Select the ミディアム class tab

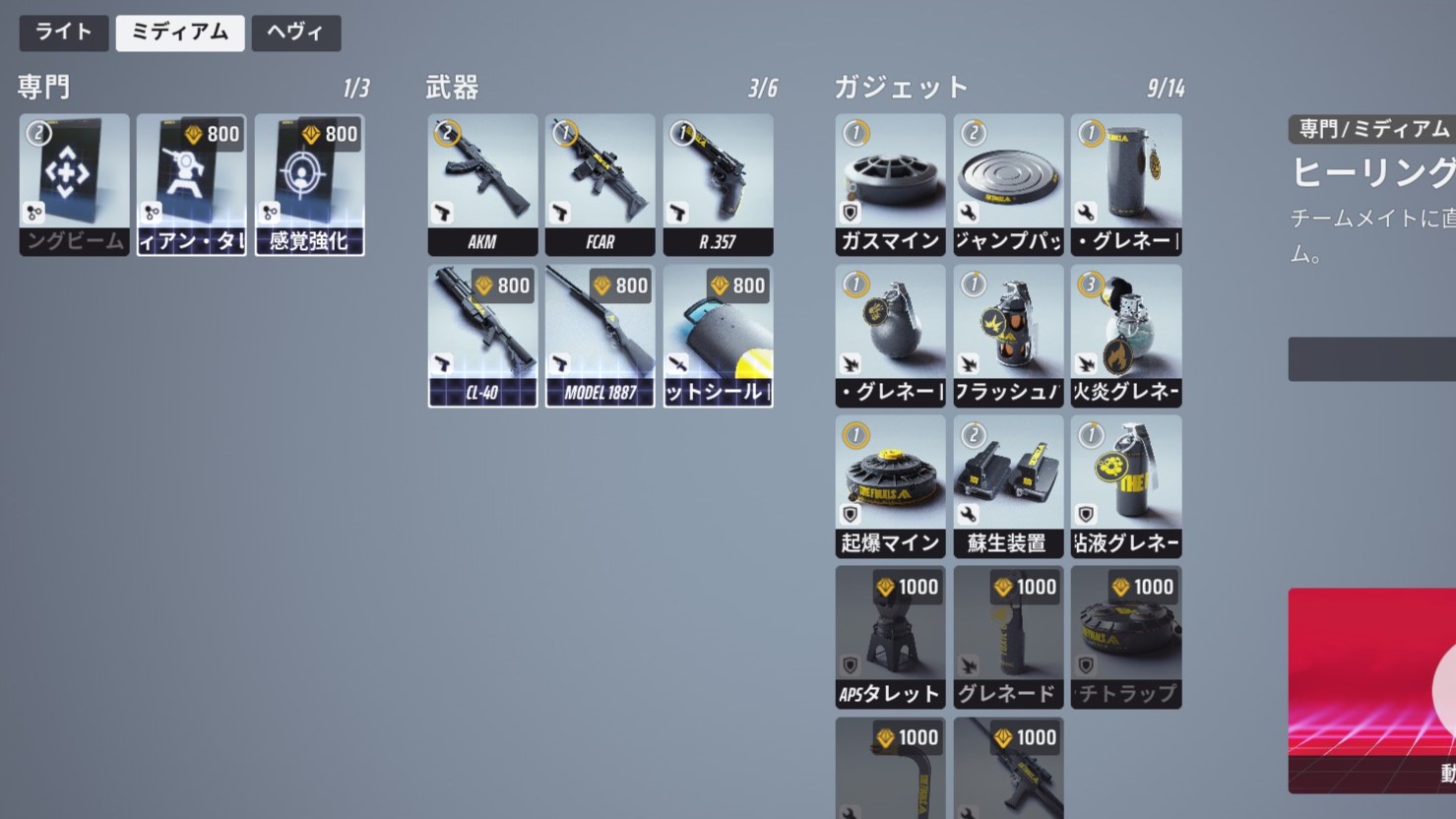[x=179, y=32]
